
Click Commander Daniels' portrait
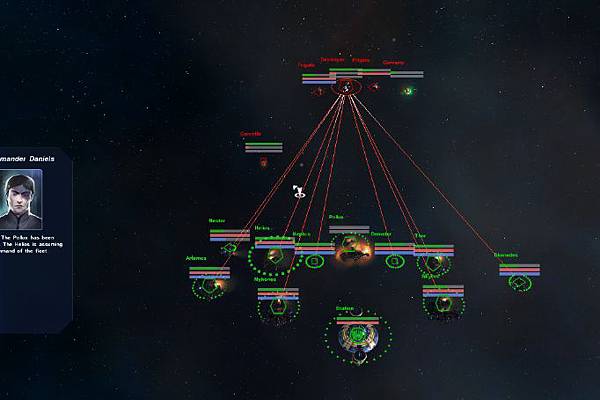click(21, 200)
